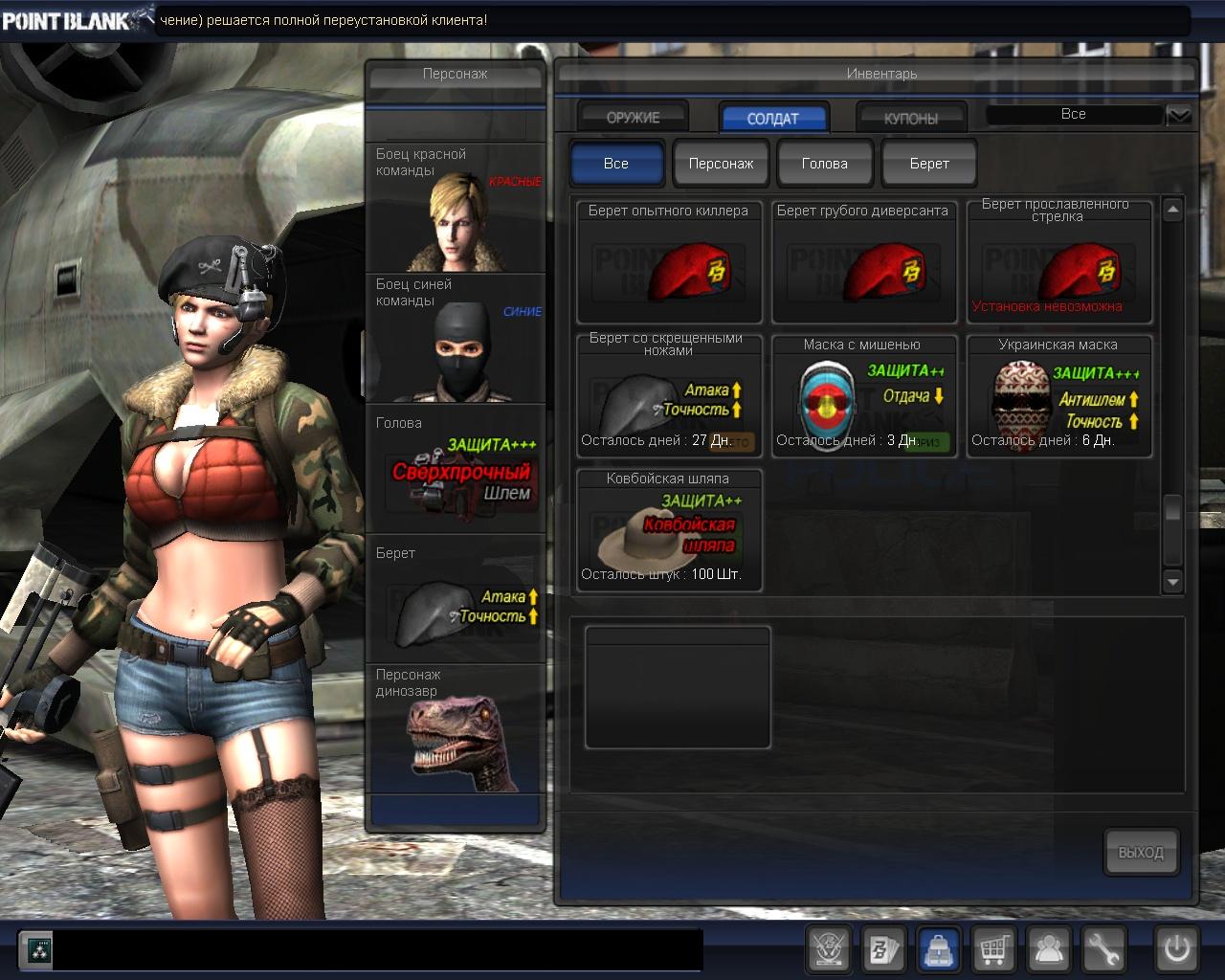Image resolution: width=1225 pixels, height=980 pixels.
Task: Open the КУПОНЫ tab
Action: (x=910, y=118)
